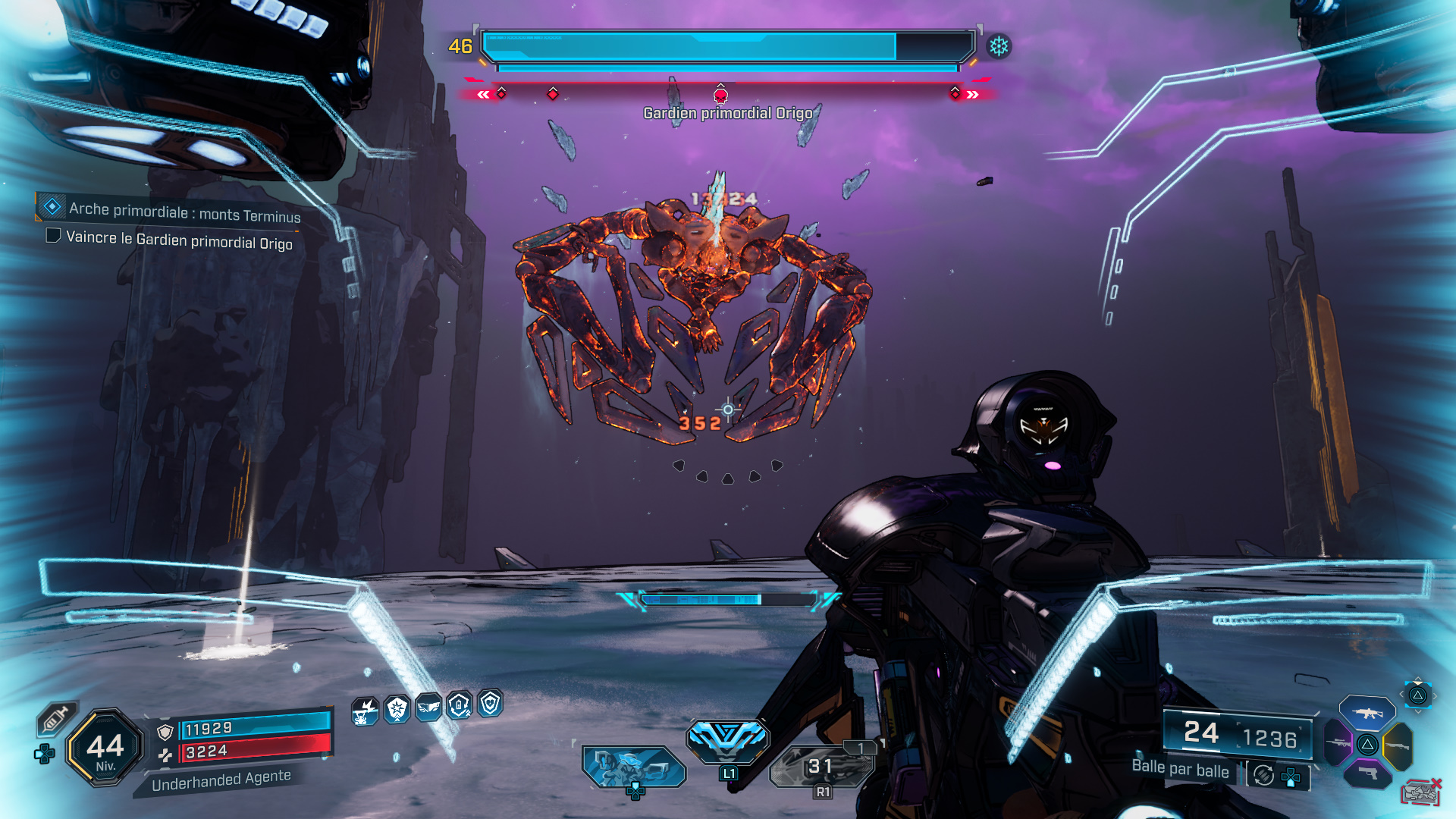Screen dimensions: 1456x819
Task: Open the crossed-out map icon
Action: (x=1420, y=792)
